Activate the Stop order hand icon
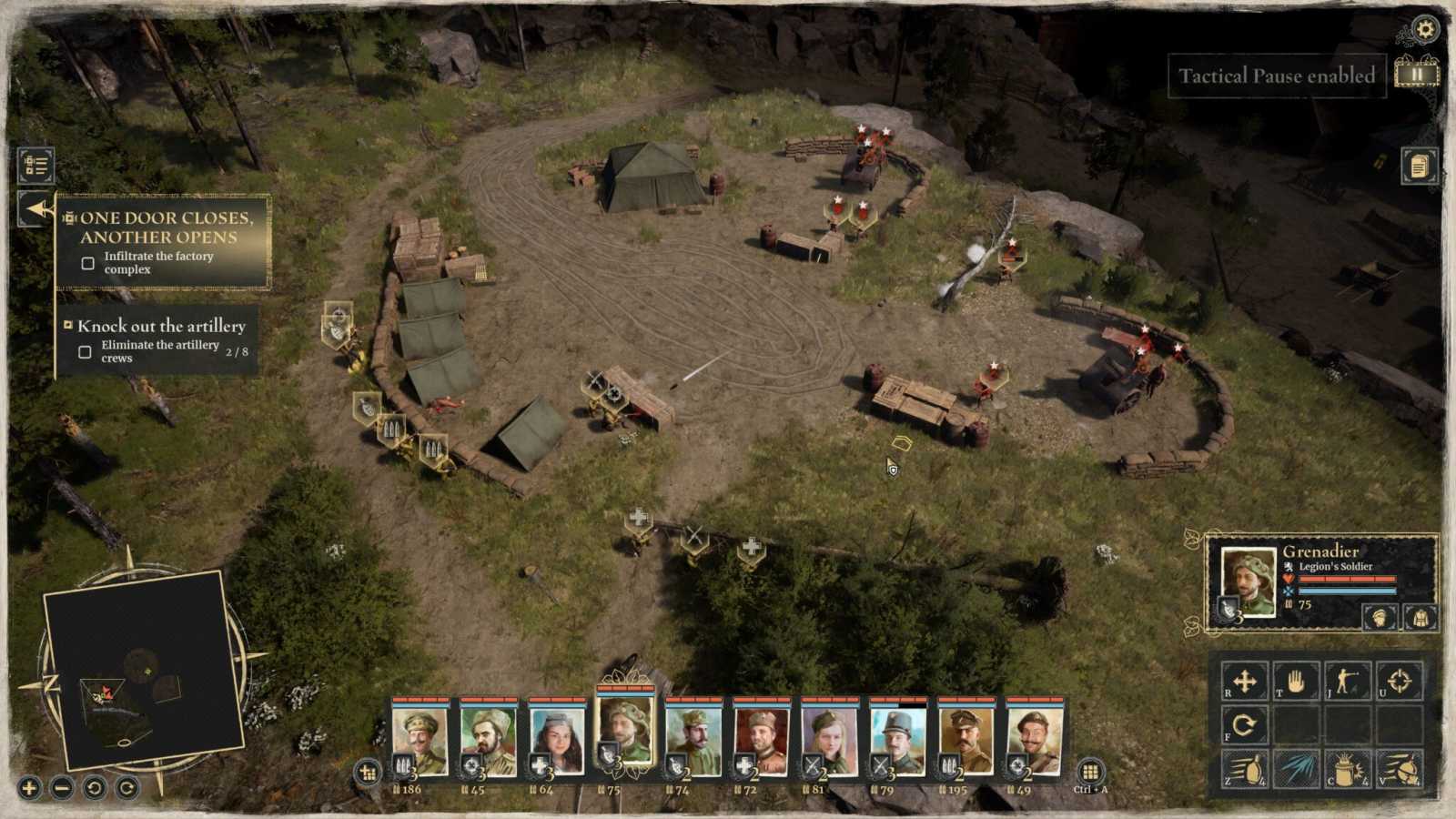The image size is (1456, 819). 1296,678
